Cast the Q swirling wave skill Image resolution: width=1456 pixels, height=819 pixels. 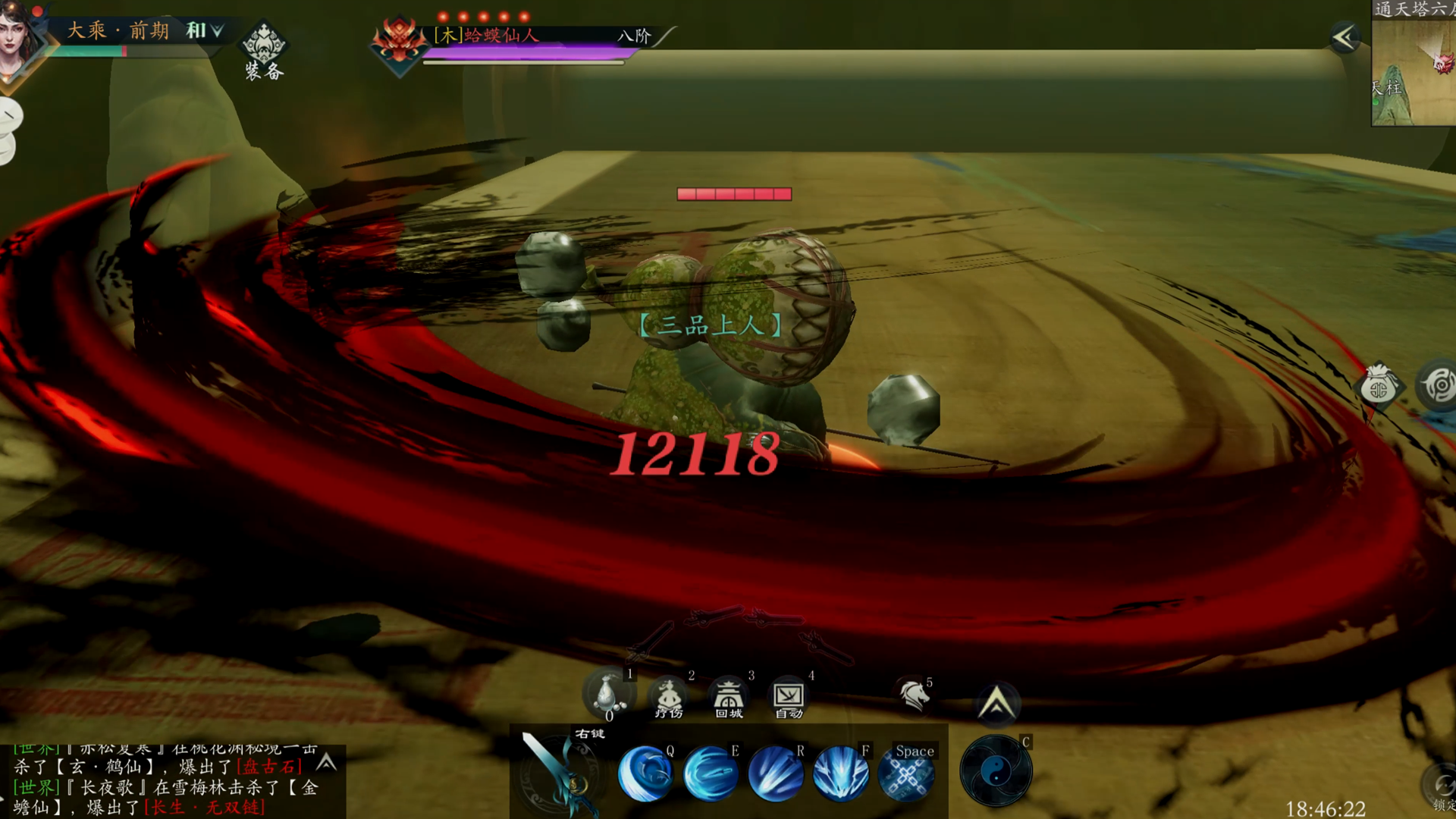point(645,773)
